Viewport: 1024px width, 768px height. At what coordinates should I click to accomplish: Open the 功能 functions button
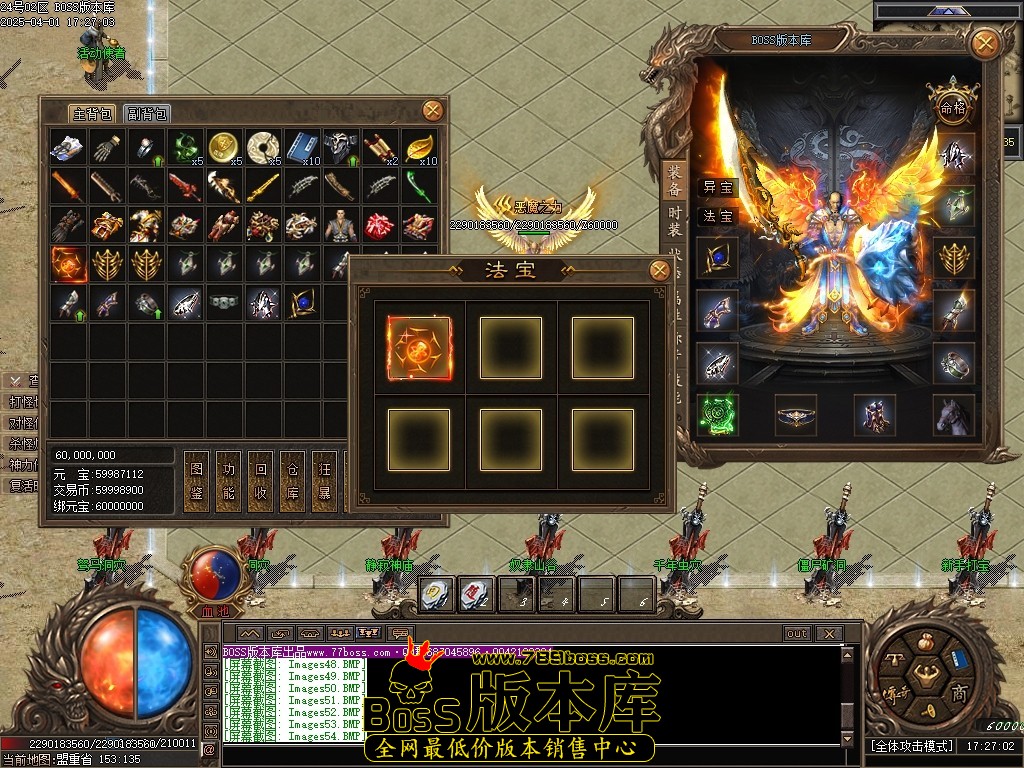228,480
